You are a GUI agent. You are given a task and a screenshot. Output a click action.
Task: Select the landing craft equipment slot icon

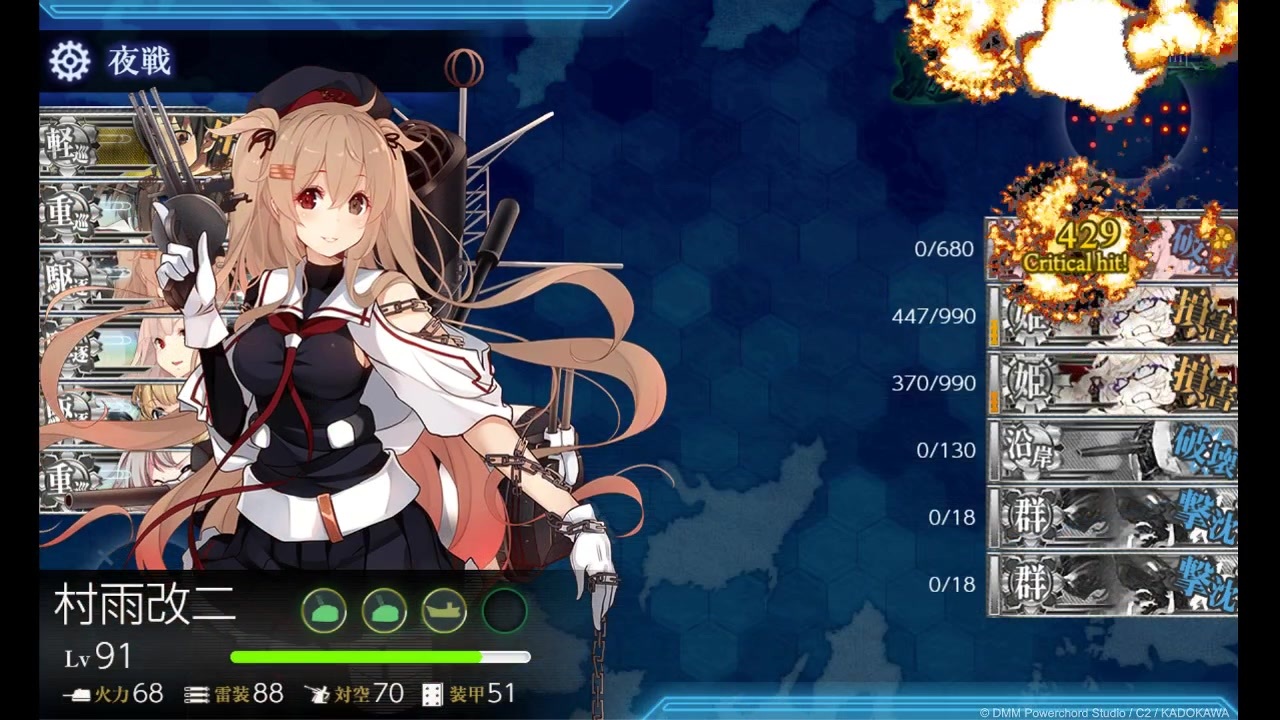(x=444, y=608)
